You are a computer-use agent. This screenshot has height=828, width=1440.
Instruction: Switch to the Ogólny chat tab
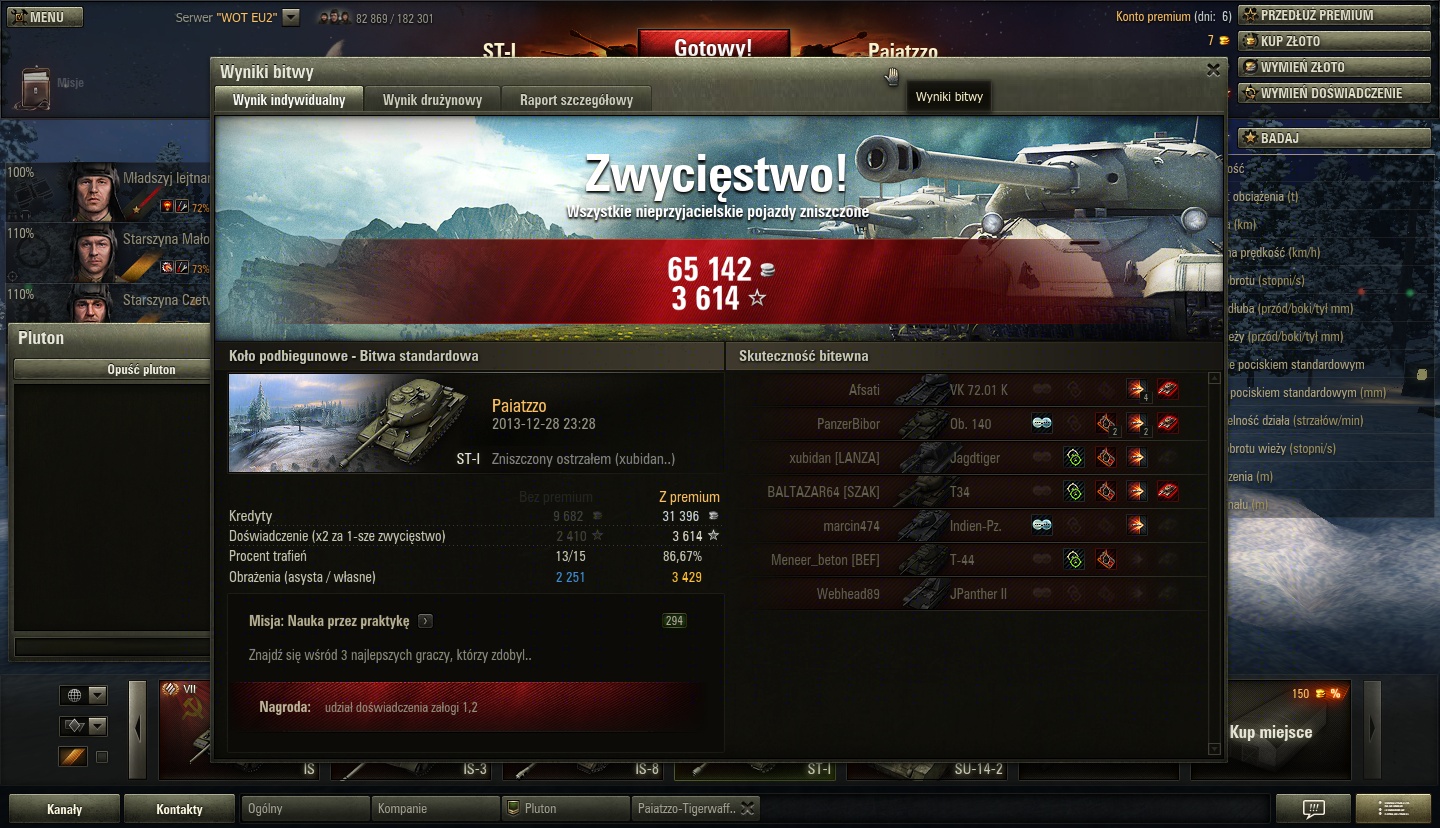305,808
